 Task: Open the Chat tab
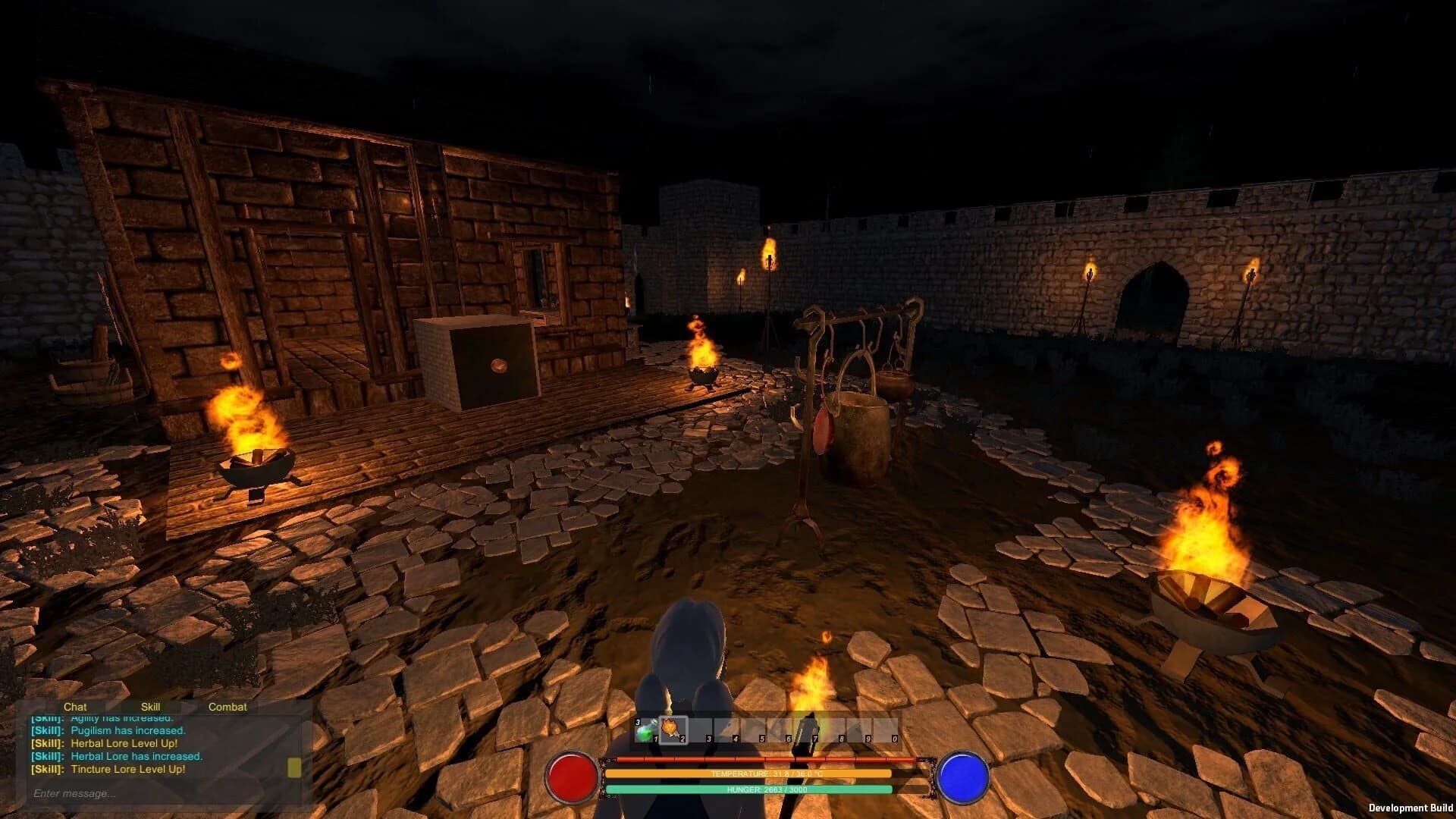click(x=76, y=706)
